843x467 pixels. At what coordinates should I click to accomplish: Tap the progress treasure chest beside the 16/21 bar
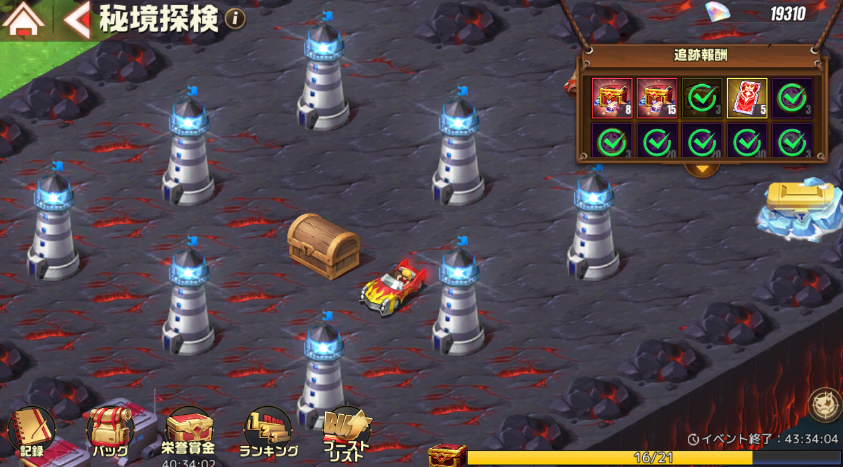447,456
